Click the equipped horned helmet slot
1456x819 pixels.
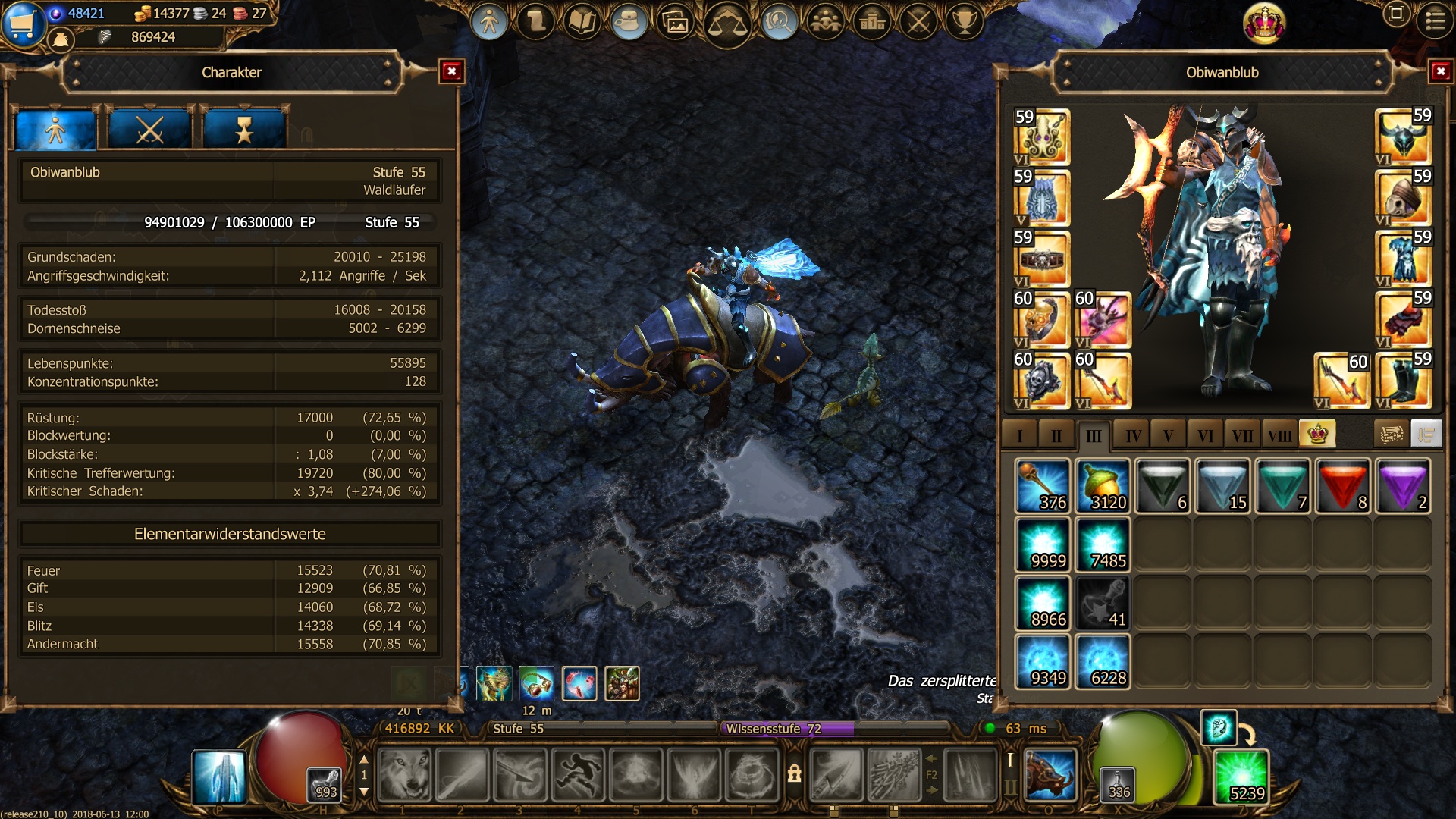1403,136
